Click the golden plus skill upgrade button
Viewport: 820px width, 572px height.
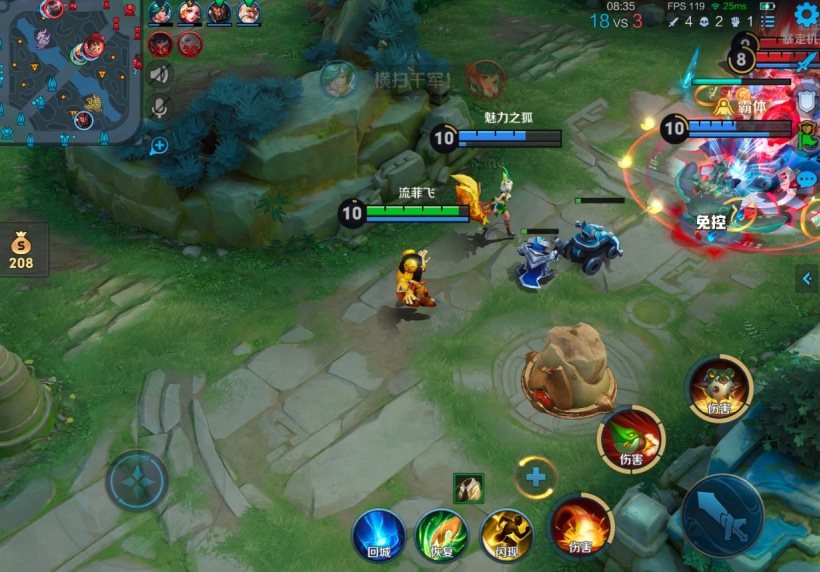point(536,477)
